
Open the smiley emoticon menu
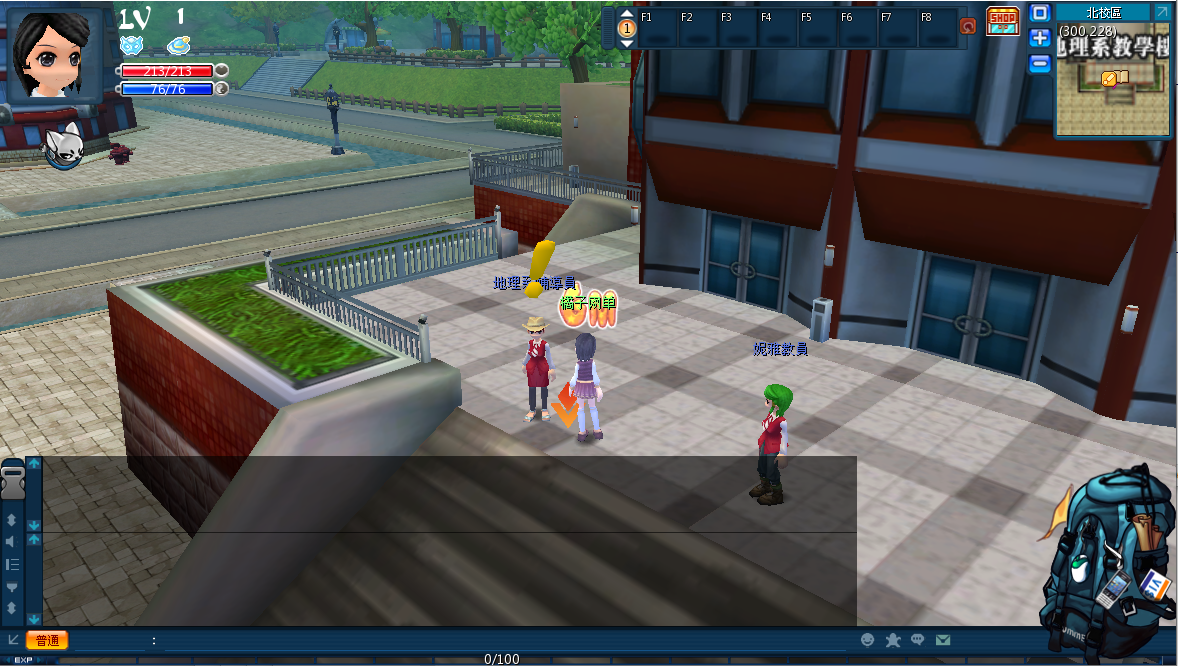point(868,640)
